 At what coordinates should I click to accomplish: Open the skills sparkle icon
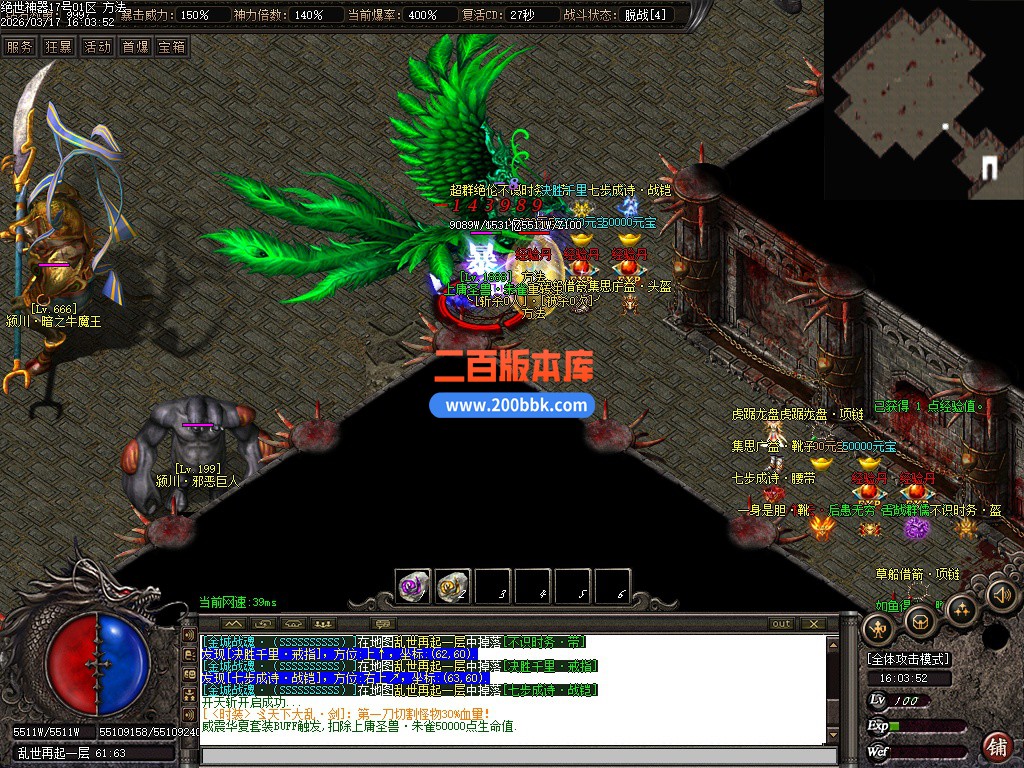click(960, 608)
